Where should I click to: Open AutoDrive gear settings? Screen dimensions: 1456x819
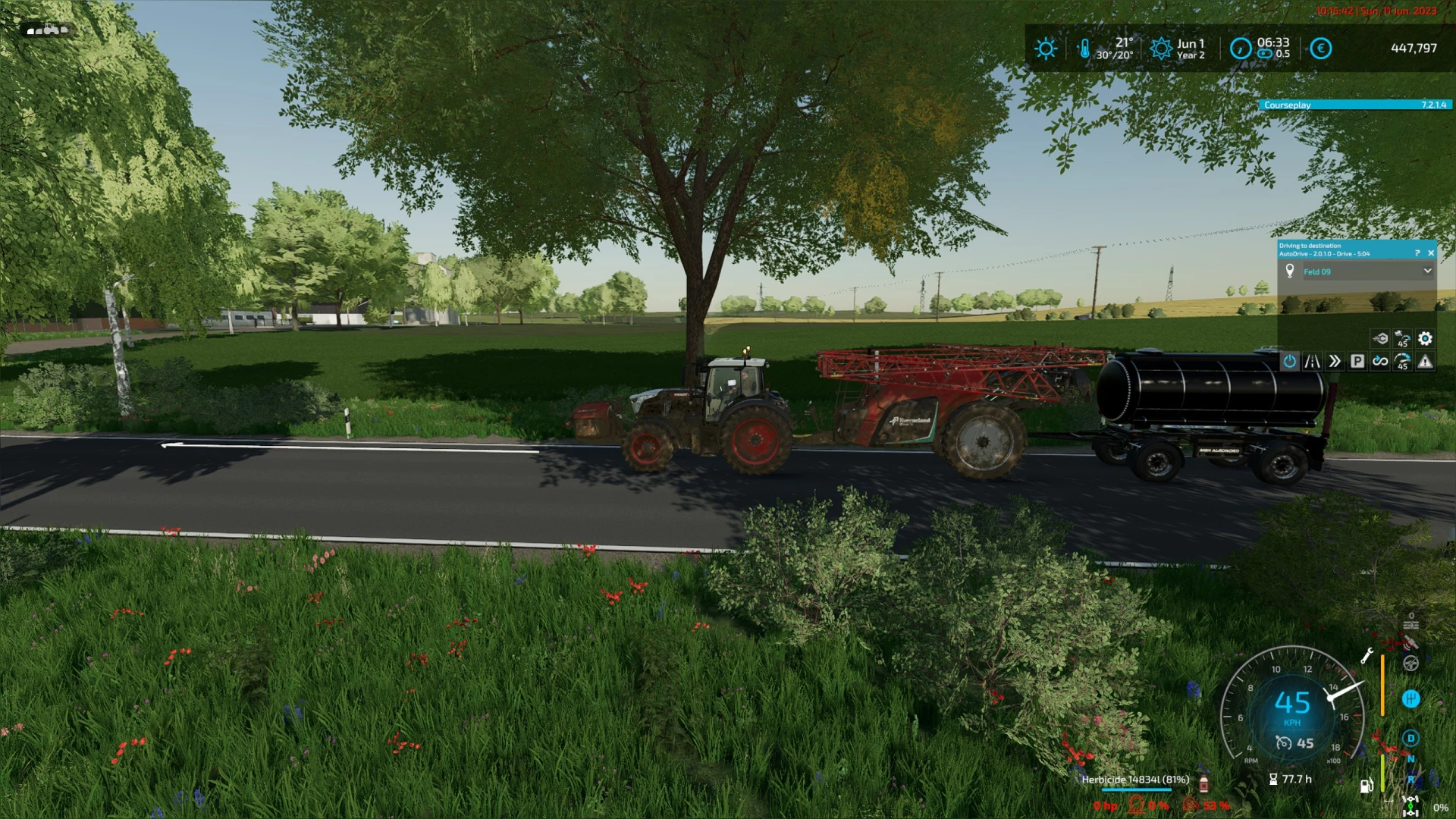[x=1425, y=338]
